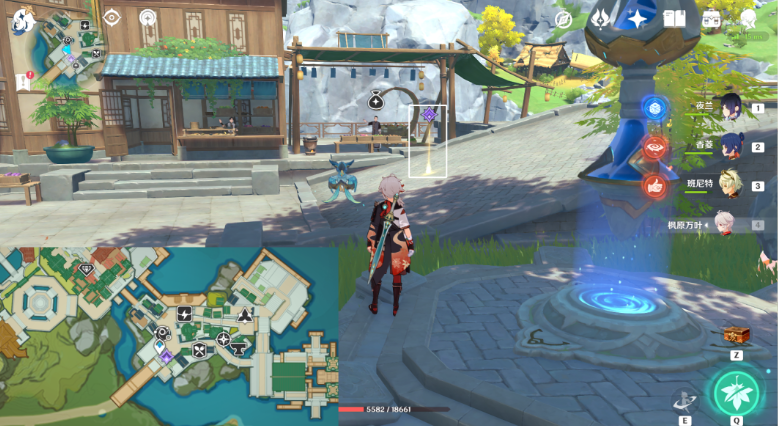Open the wish star icon
778x426 pixels.
pos(636,18)
